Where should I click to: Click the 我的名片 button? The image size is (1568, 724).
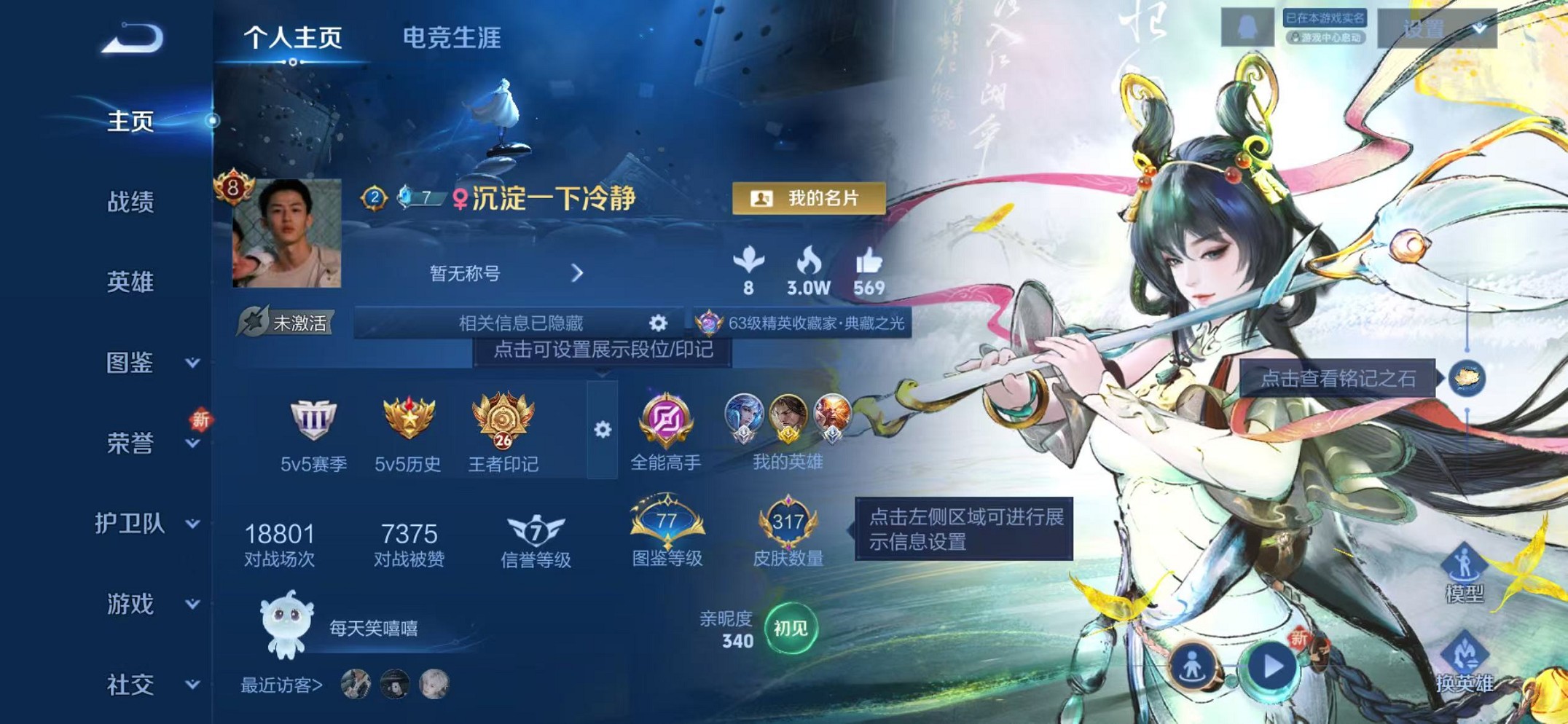[x=810, y=197]
